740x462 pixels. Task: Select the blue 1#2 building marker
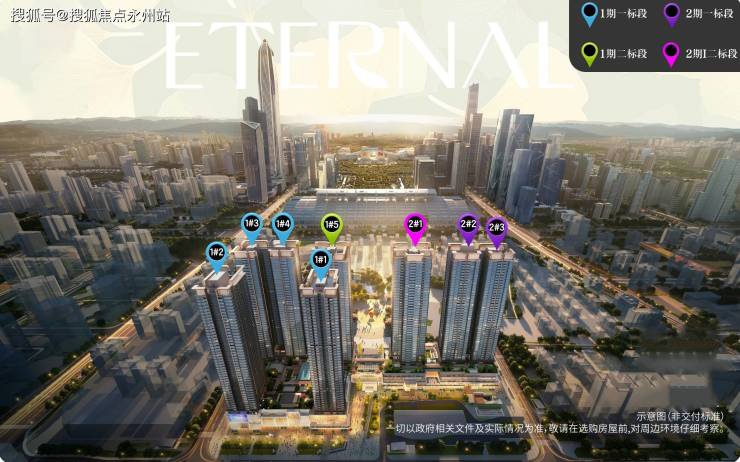[216, 254]
